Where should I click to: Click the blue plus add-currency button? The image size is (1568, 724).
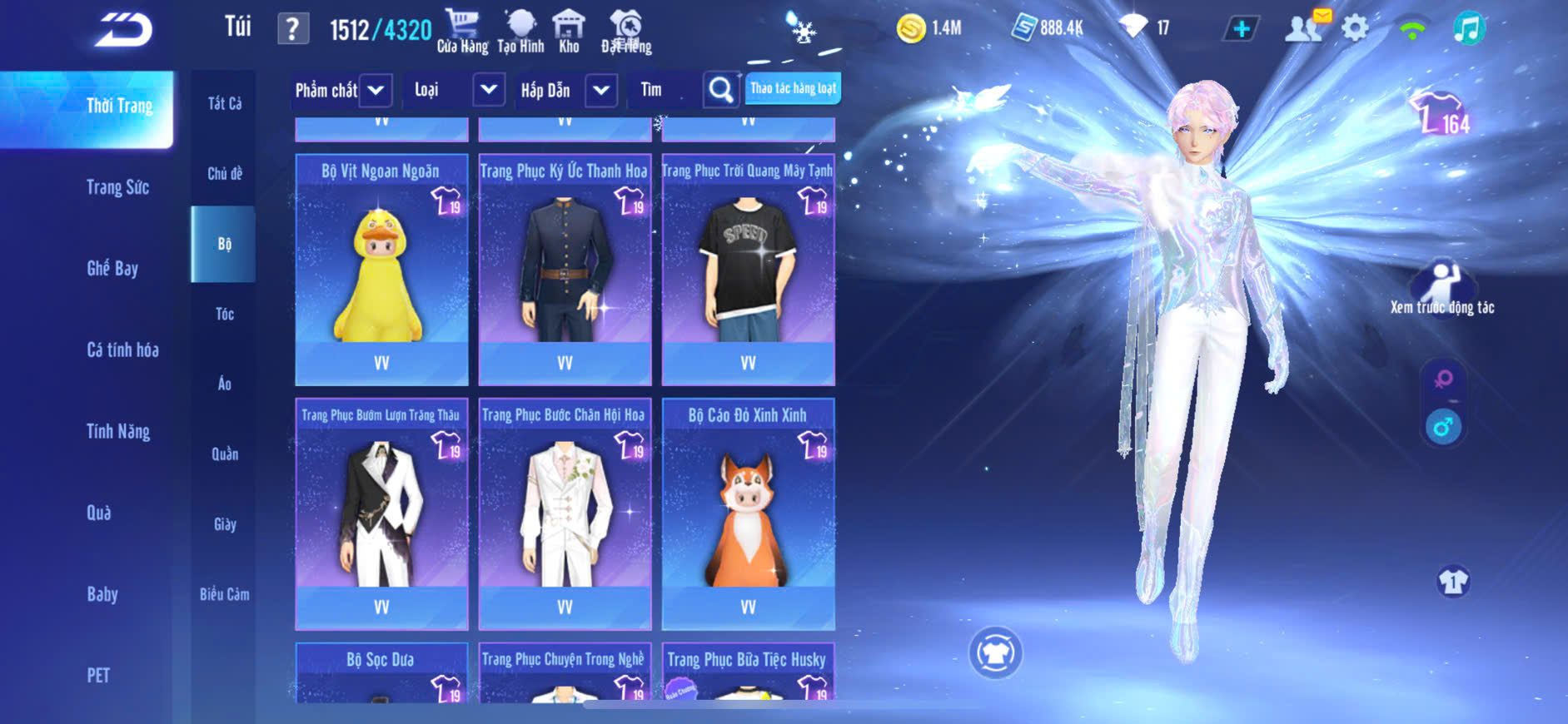[1241, 29]
